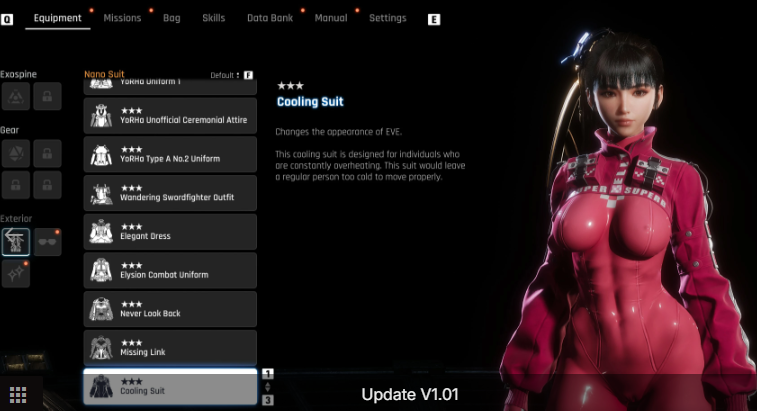Select the nano suit exterior slot
The width and height of the screenshot is (757, 411).
(x=16, y=241)
